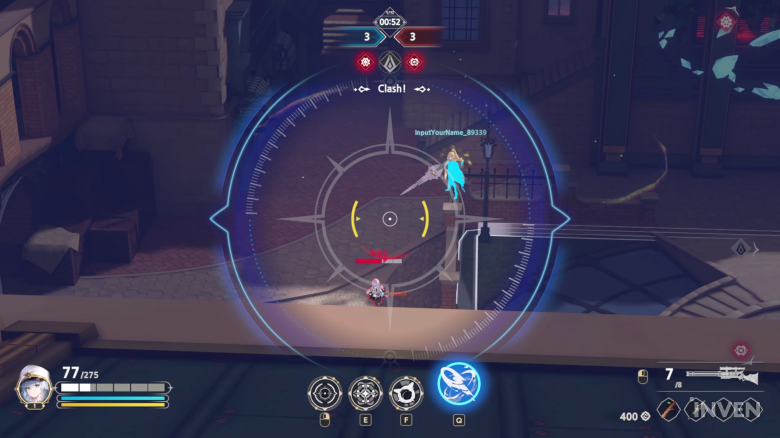Screen dimensions: 780x438
Task: Activate the dark orb skill icon
Action: (x=406, y=392)
